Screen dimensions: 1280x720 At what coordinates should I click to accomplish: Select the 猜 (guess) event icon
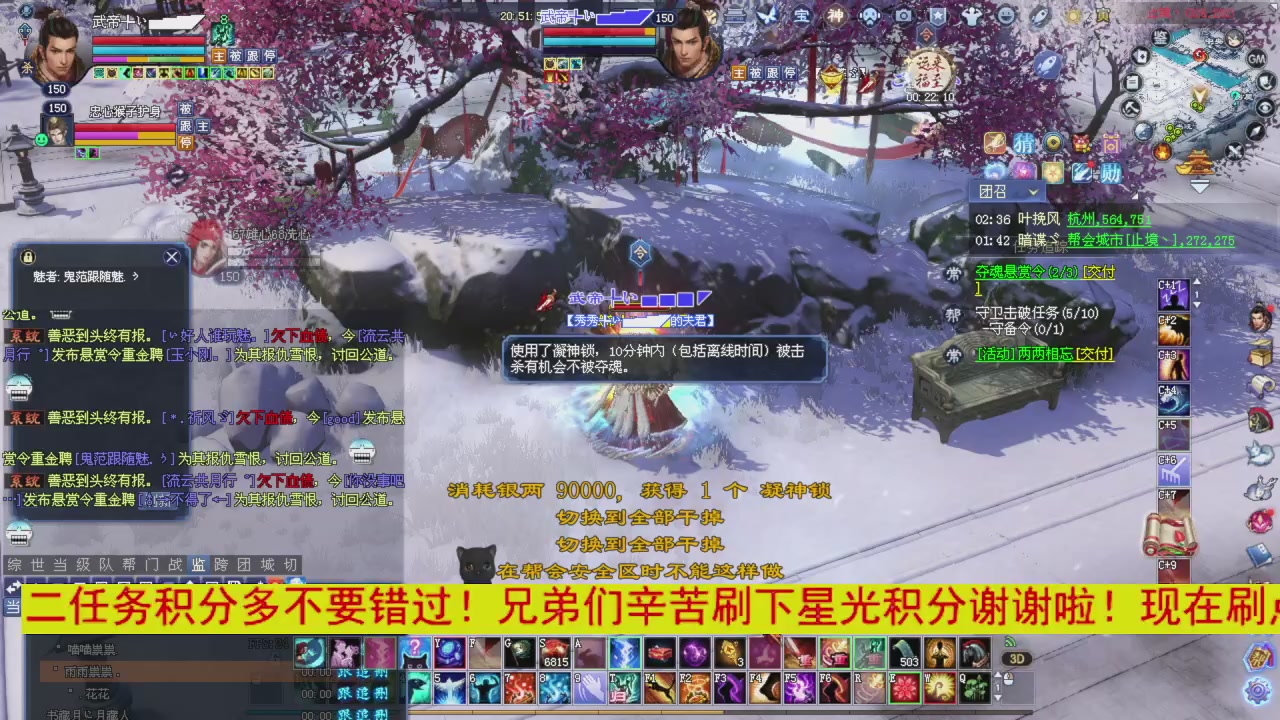click(1025, 142)
